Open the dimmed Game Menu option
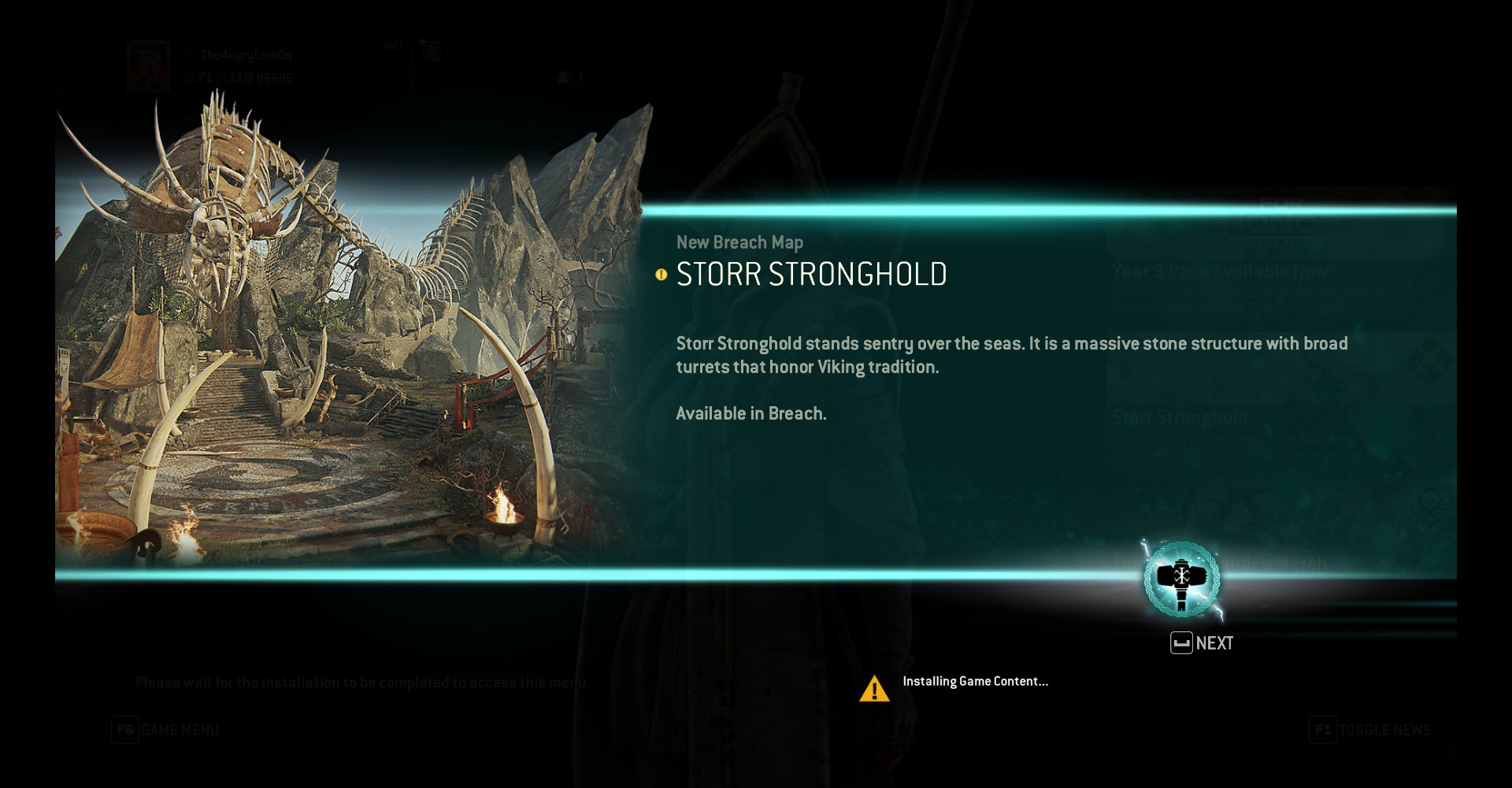This screenshot has height=788, width=1512. [165, 730]
